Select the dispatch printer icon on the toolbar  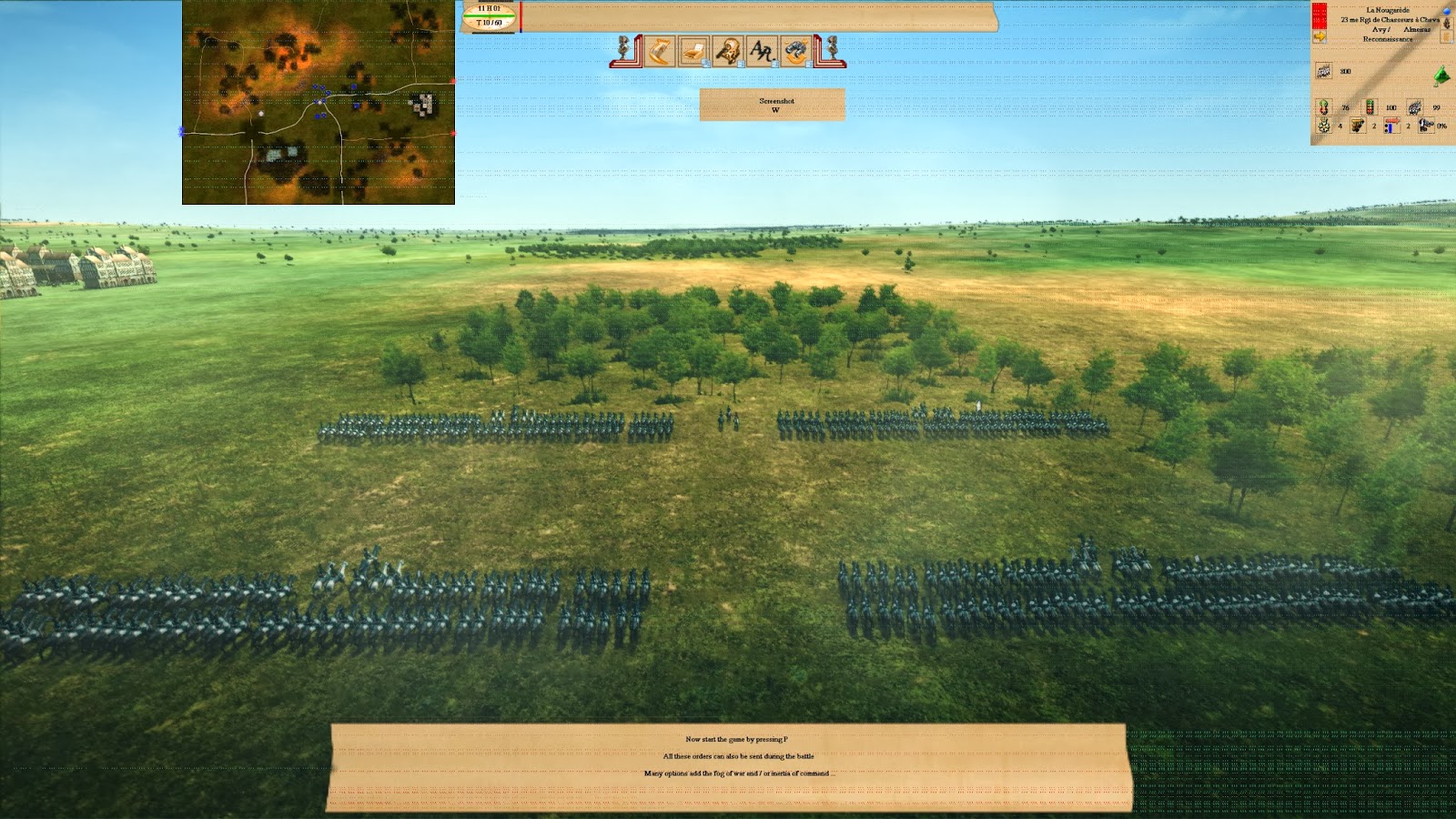pos(693,52)
